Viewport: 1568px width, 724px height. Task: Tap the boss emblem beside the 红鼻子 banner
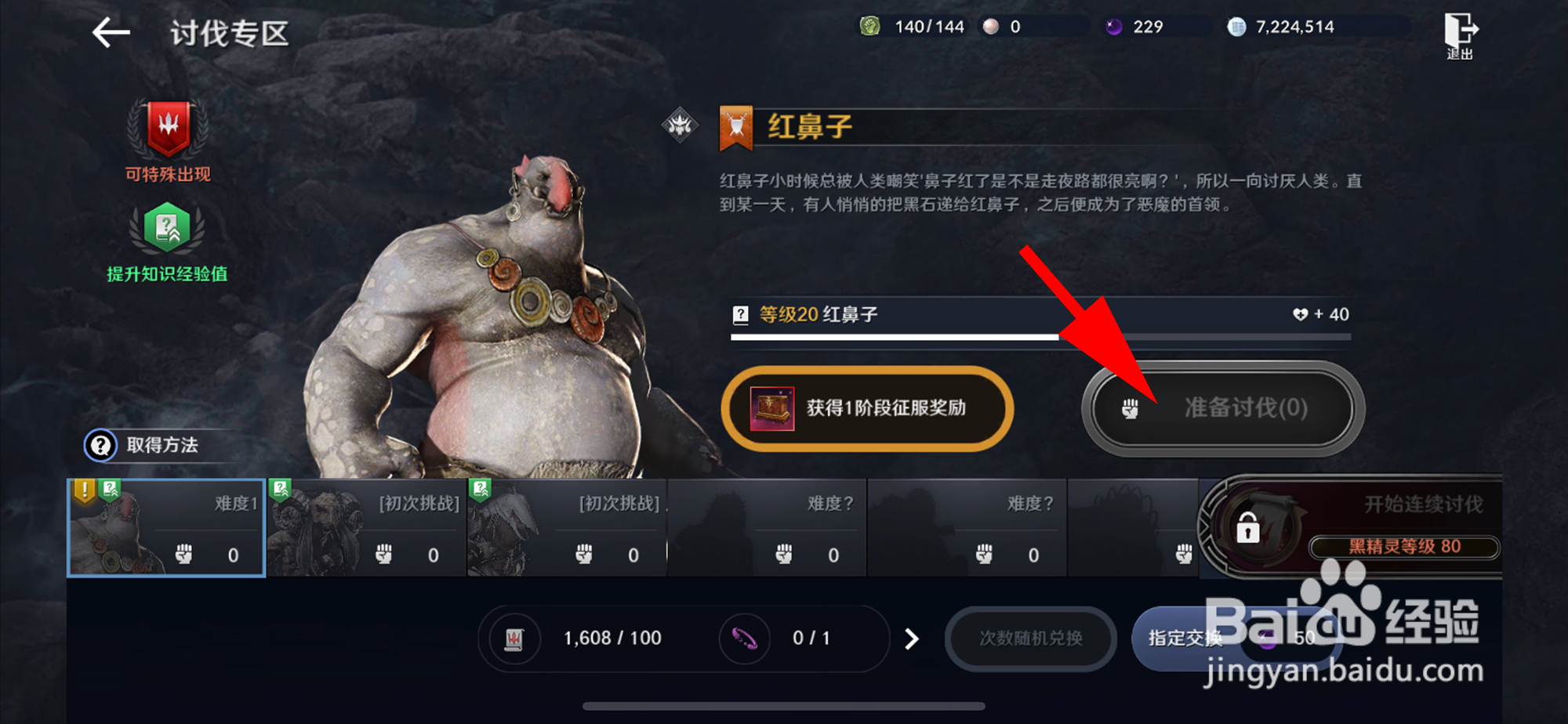[x=681, y=125]
